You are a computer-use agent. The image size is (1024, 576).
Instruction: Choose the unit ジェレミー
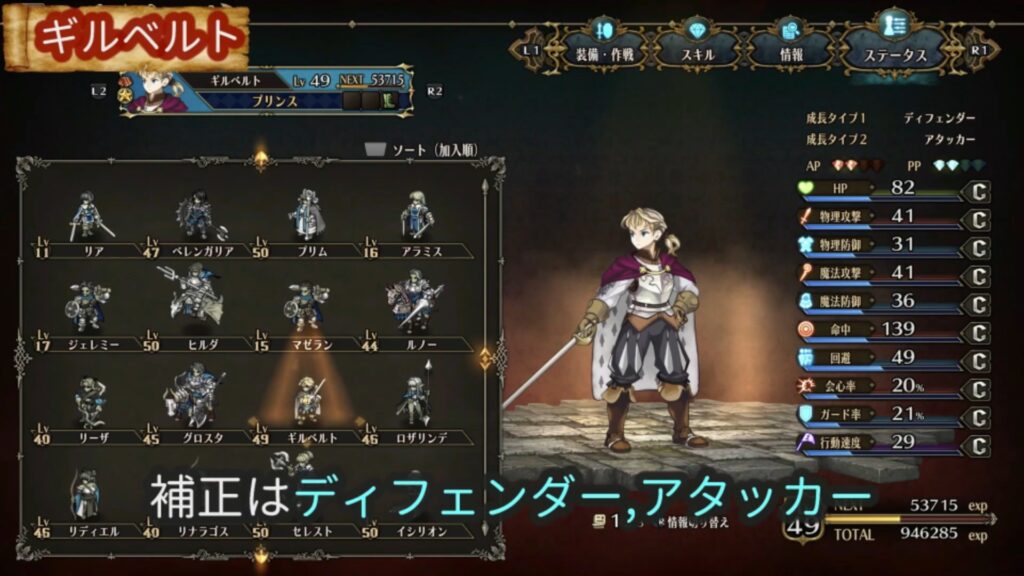pos(87,308)
